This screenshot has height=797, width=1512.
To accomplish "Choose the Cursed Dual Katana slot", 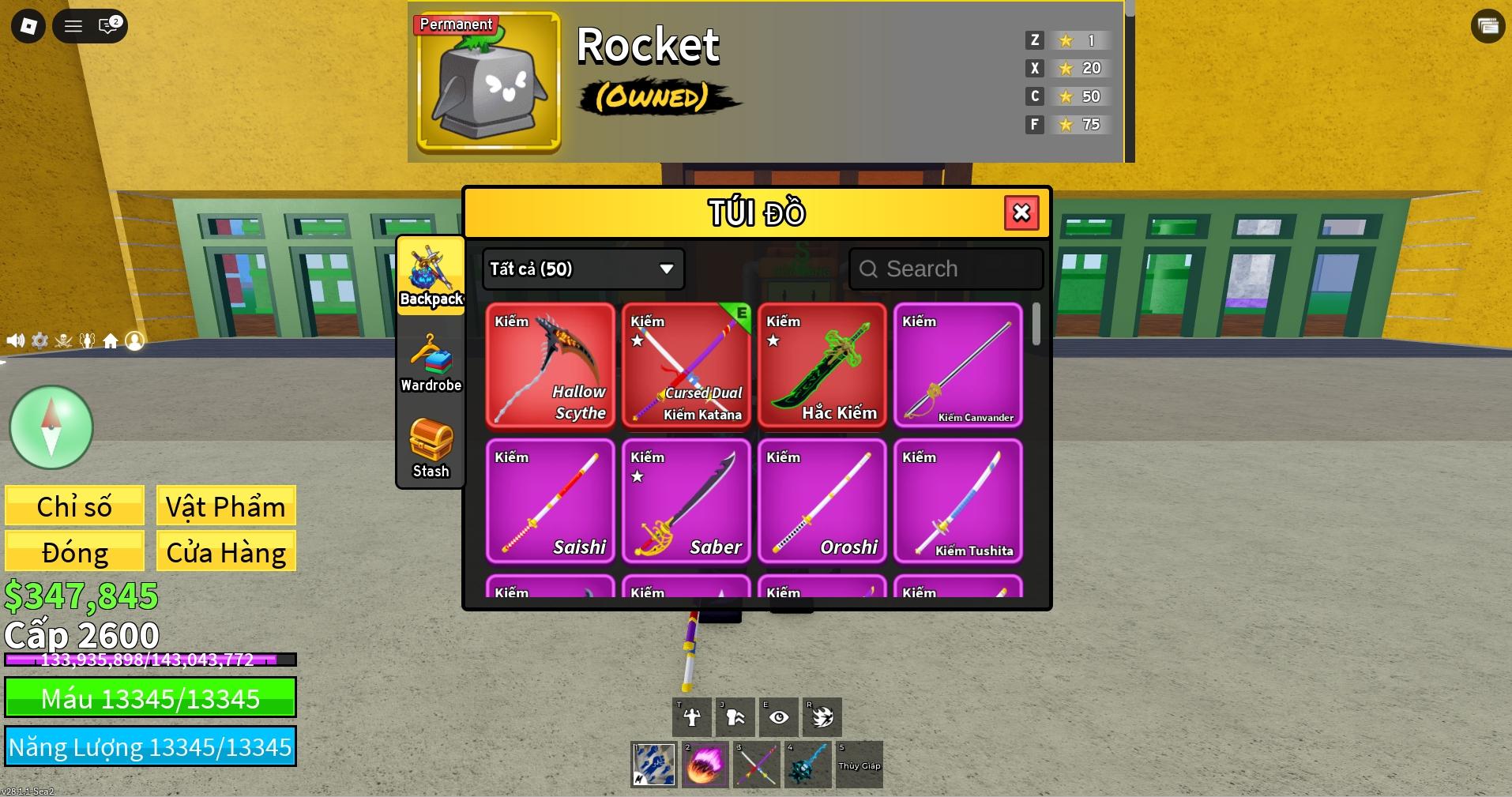I will pos(686,366).
